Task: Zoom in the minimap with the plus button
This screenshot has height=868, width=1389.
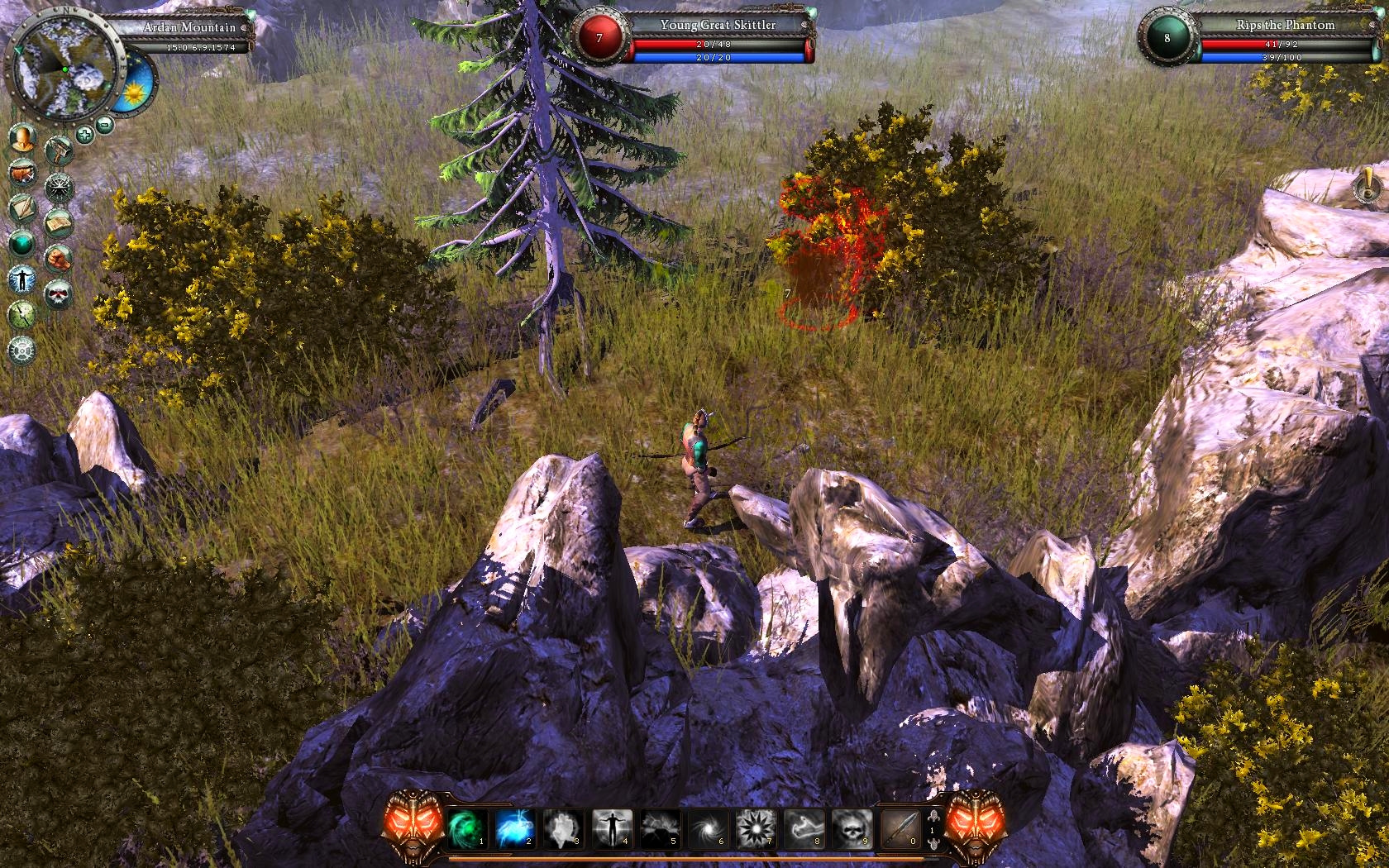Action: [x=84, y=134]
